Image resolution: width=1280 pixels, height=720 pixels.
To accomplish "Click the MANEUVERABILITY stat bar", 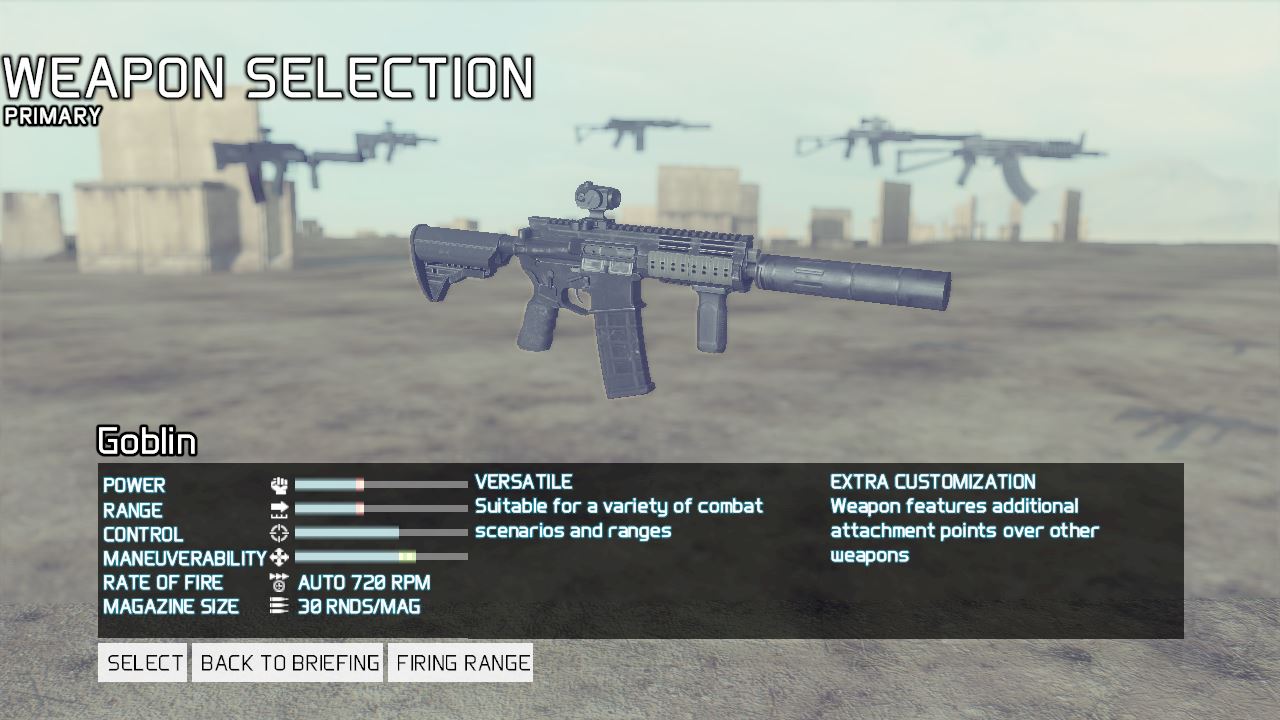I will (380, 558).
